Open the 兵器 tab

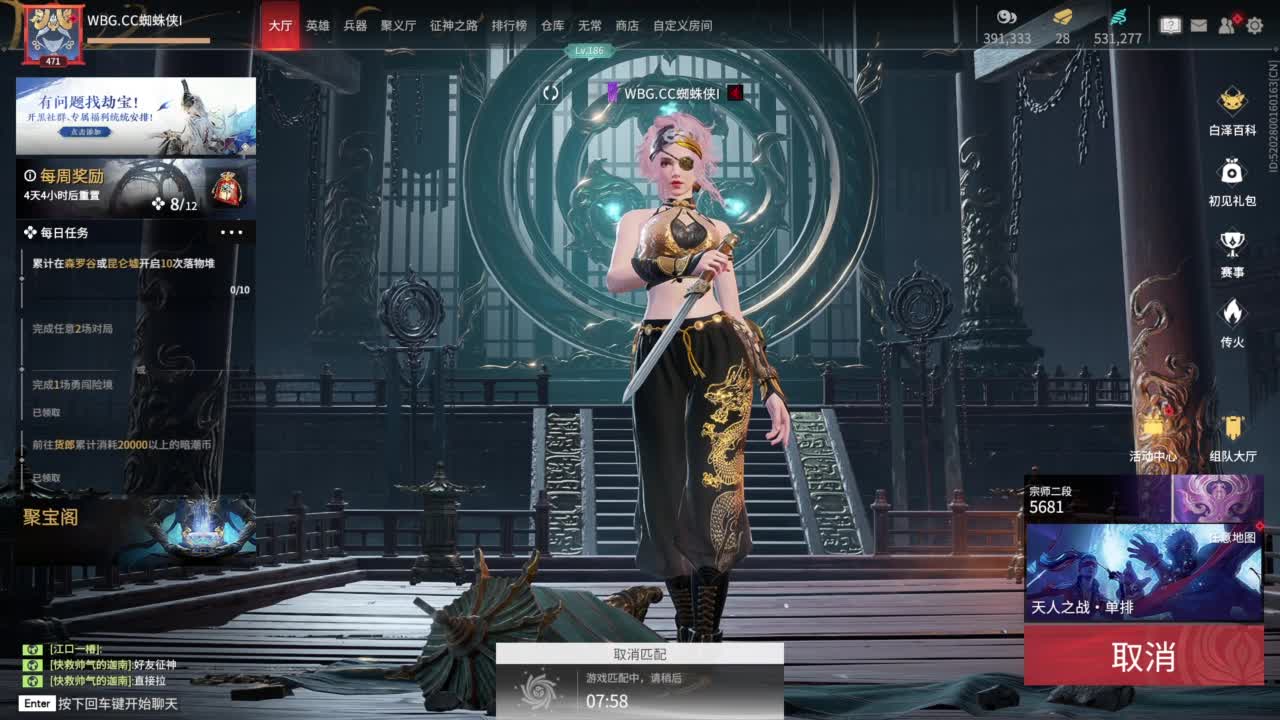pyautogui.click(x=355, y=26)
